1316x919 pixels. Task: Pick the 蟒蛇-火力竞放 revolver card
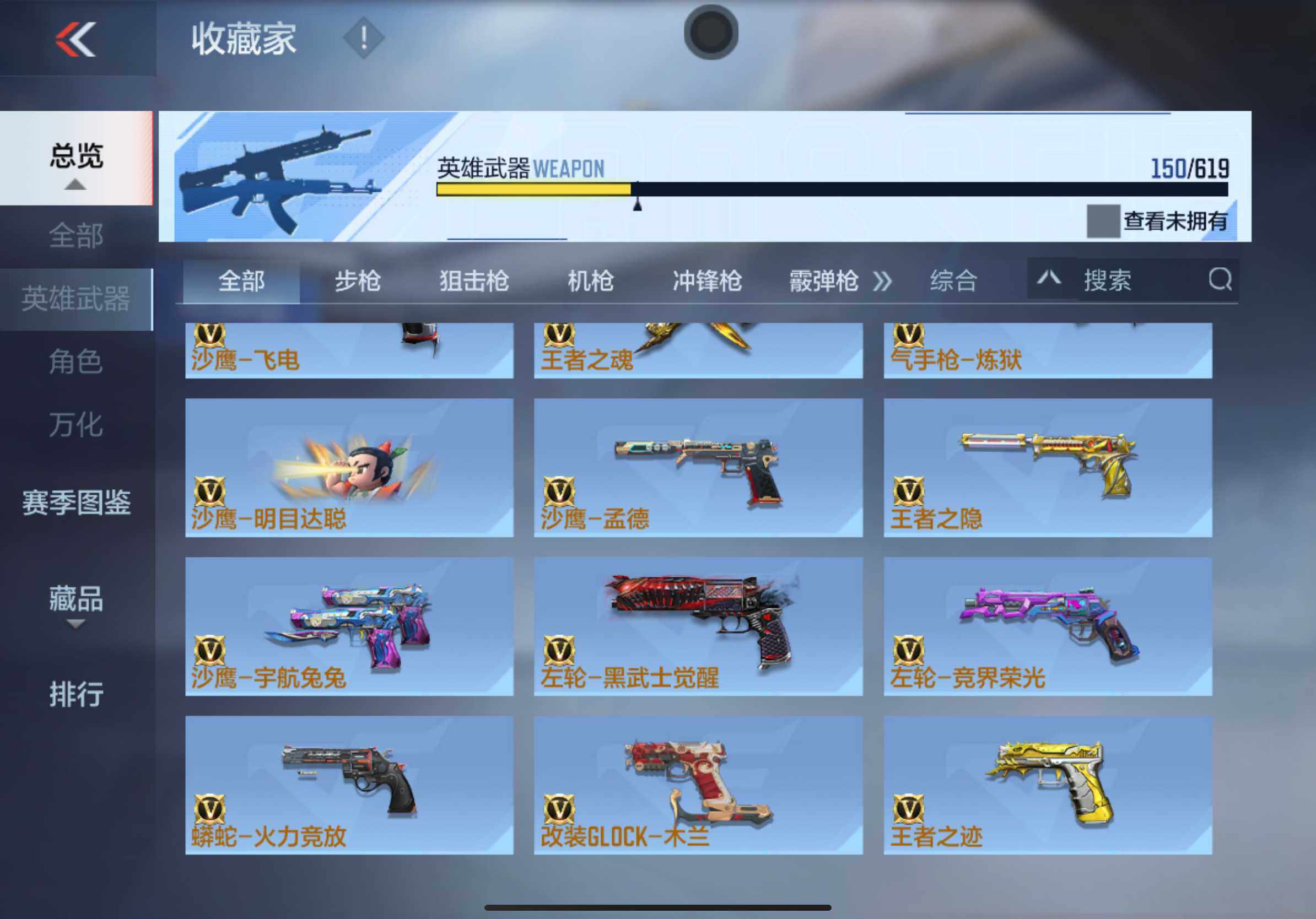(x=349, y=785)
